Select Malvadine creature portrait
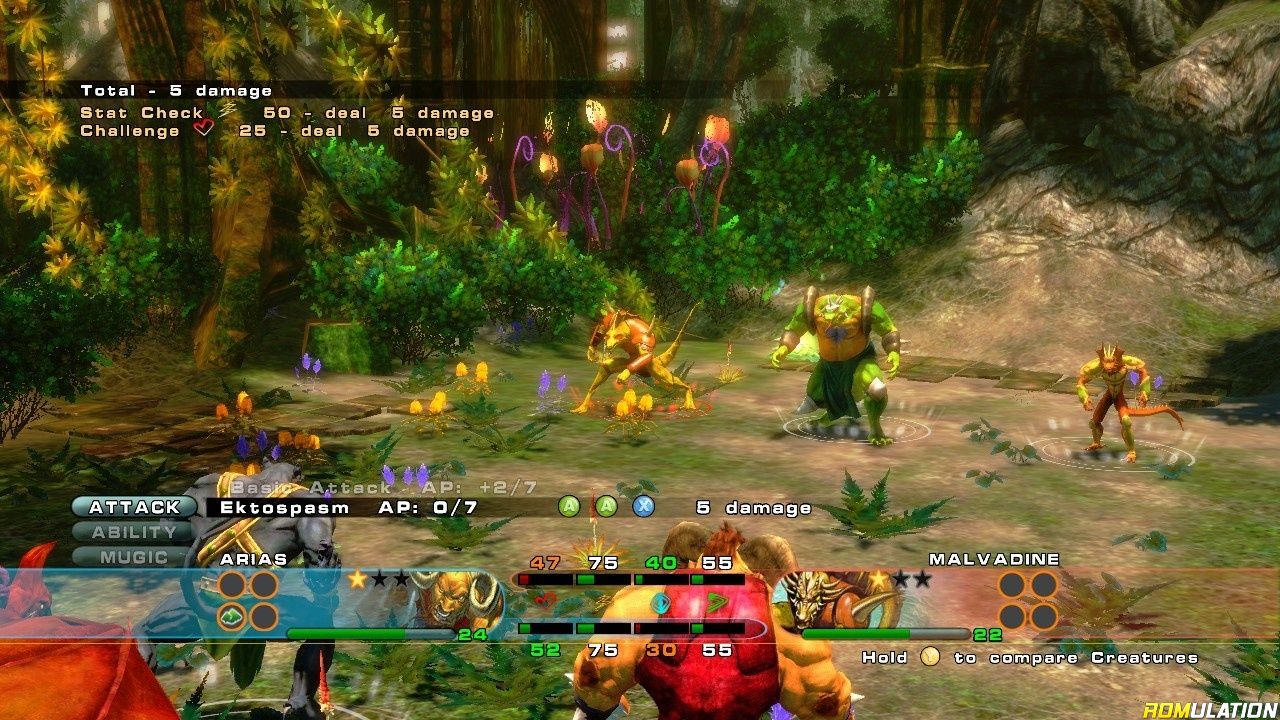Viewport: 1280px width, 720px height. pyautogui.click(x=825, y=600)
